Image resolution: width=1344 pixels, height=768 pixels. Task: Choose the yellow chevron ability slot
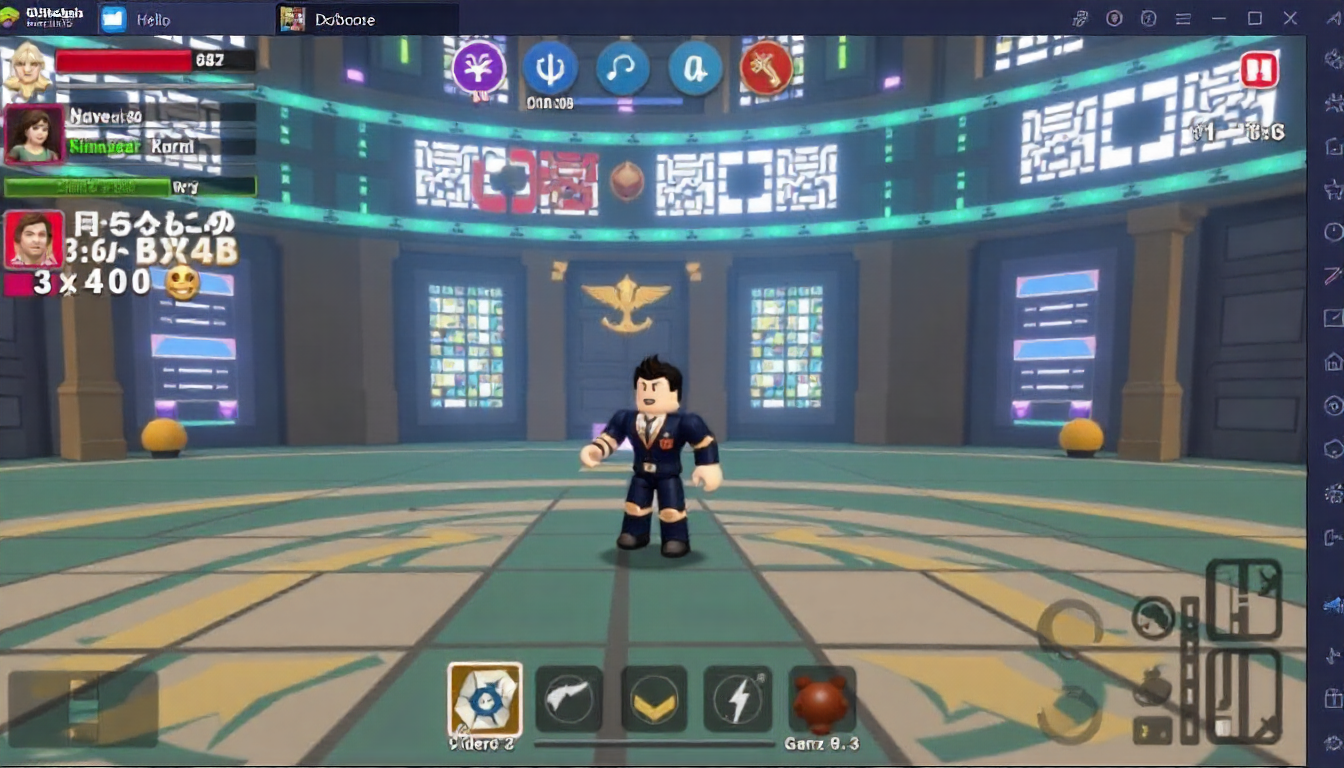[x=654, y=699]
